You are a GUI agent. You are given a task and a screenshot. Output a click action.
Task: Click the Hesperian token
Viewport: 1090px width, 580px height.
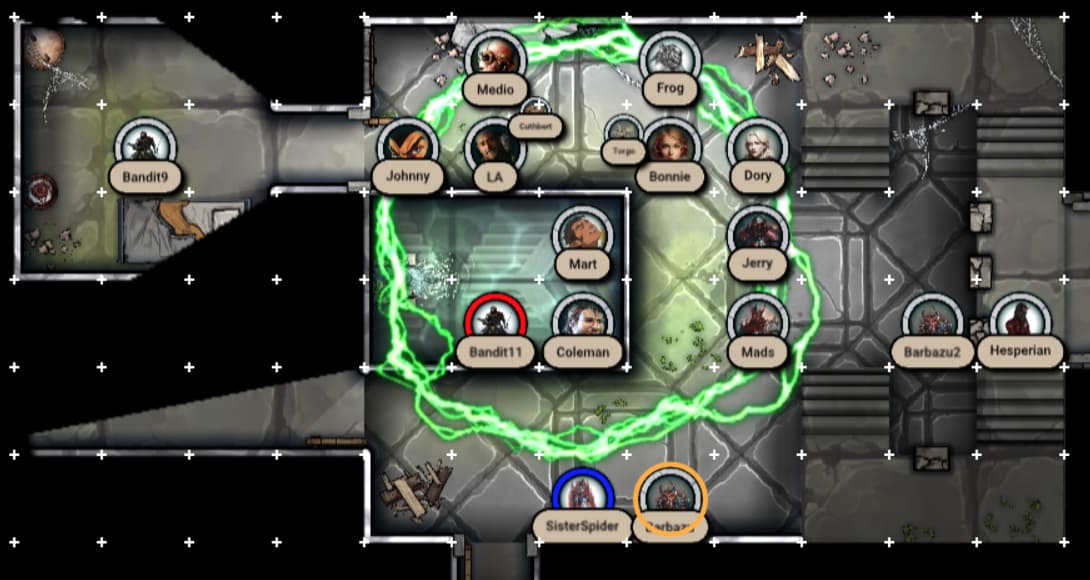click(x=1020, y=322)
